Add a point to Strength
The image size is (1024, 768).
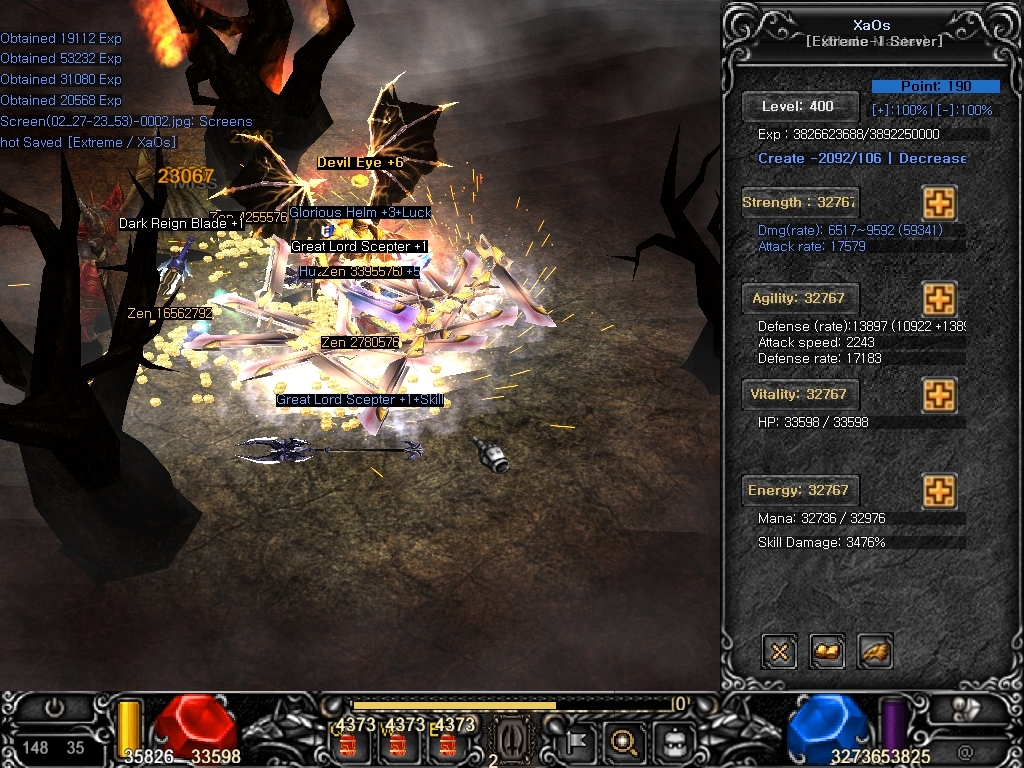(x=938, y=203)
